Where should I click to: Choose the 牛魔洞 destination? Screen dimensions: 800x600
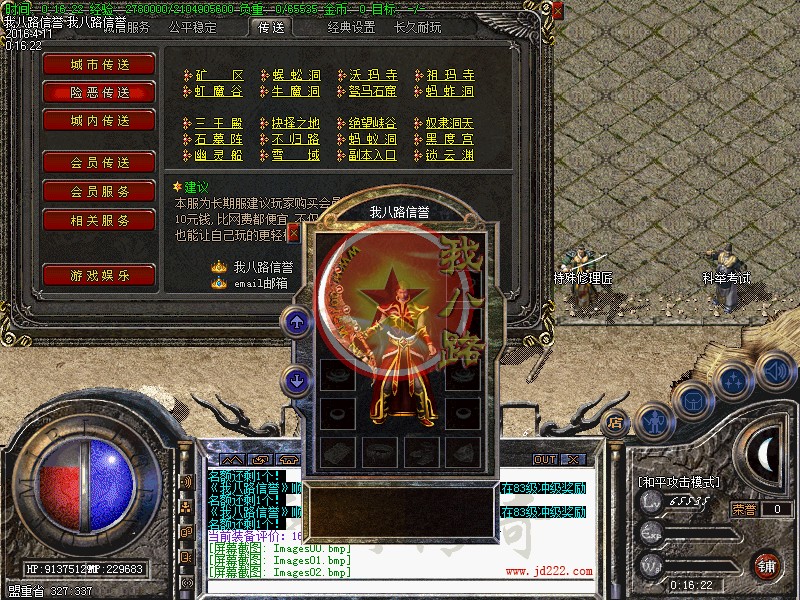tap(296, 91)
